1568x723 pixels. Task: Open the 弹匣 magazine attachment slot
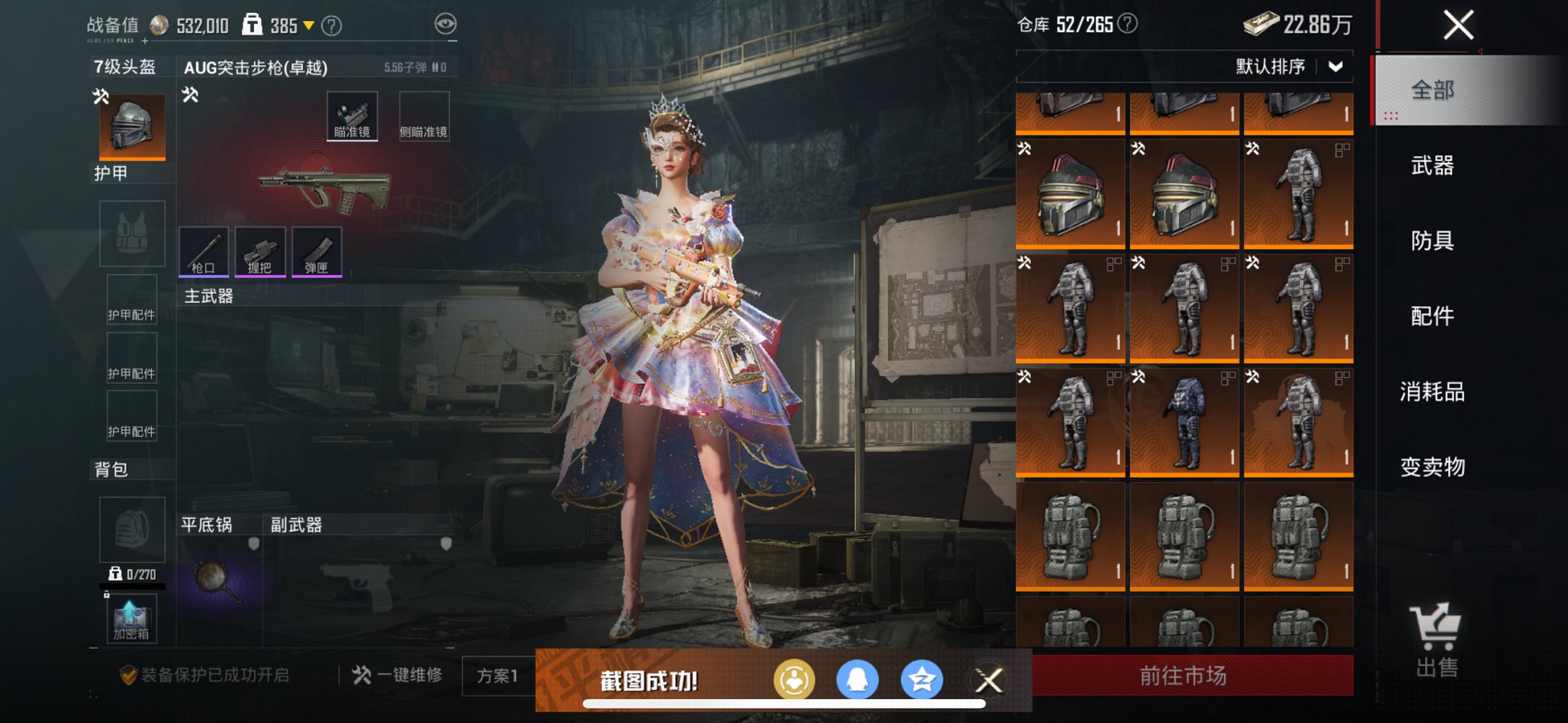[316, 253]
